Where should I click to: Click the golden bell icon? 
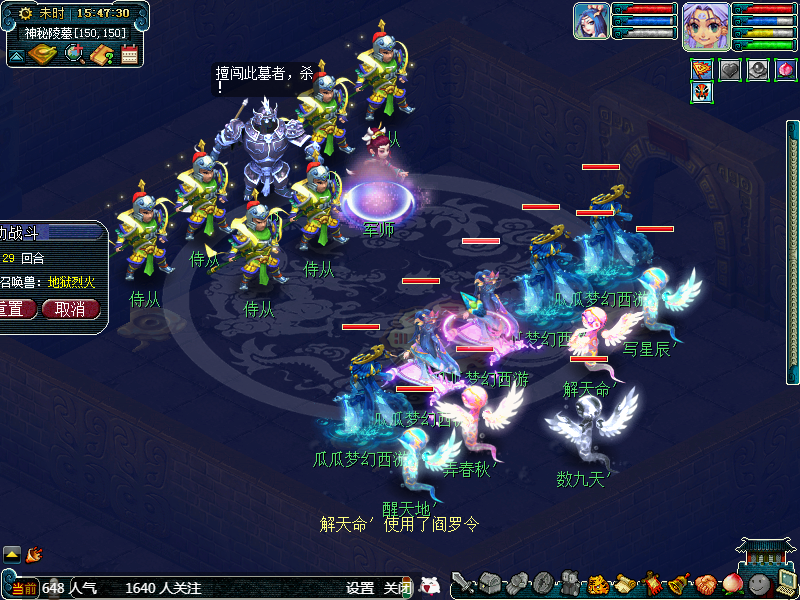click(679, 584)
